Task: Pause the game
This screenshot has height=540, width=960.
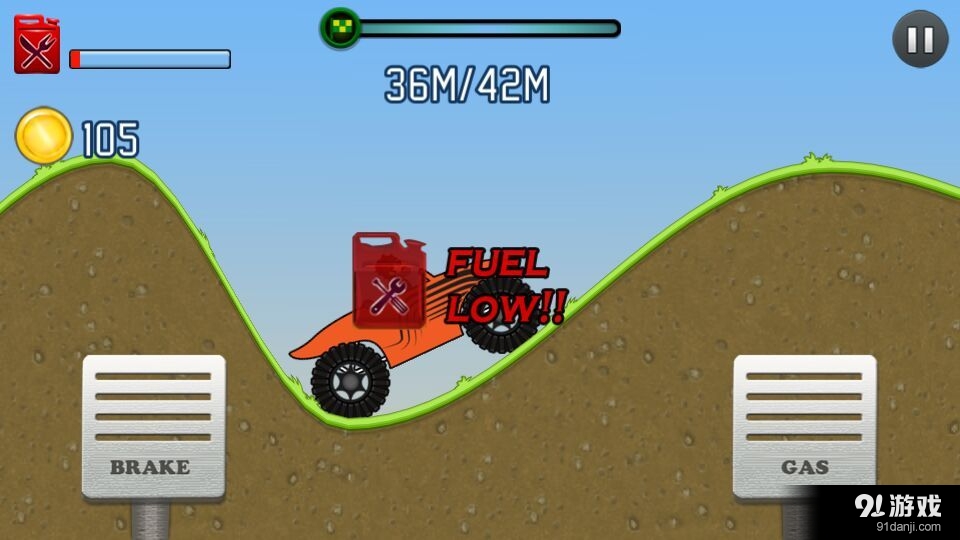Action: coord(920,39)
